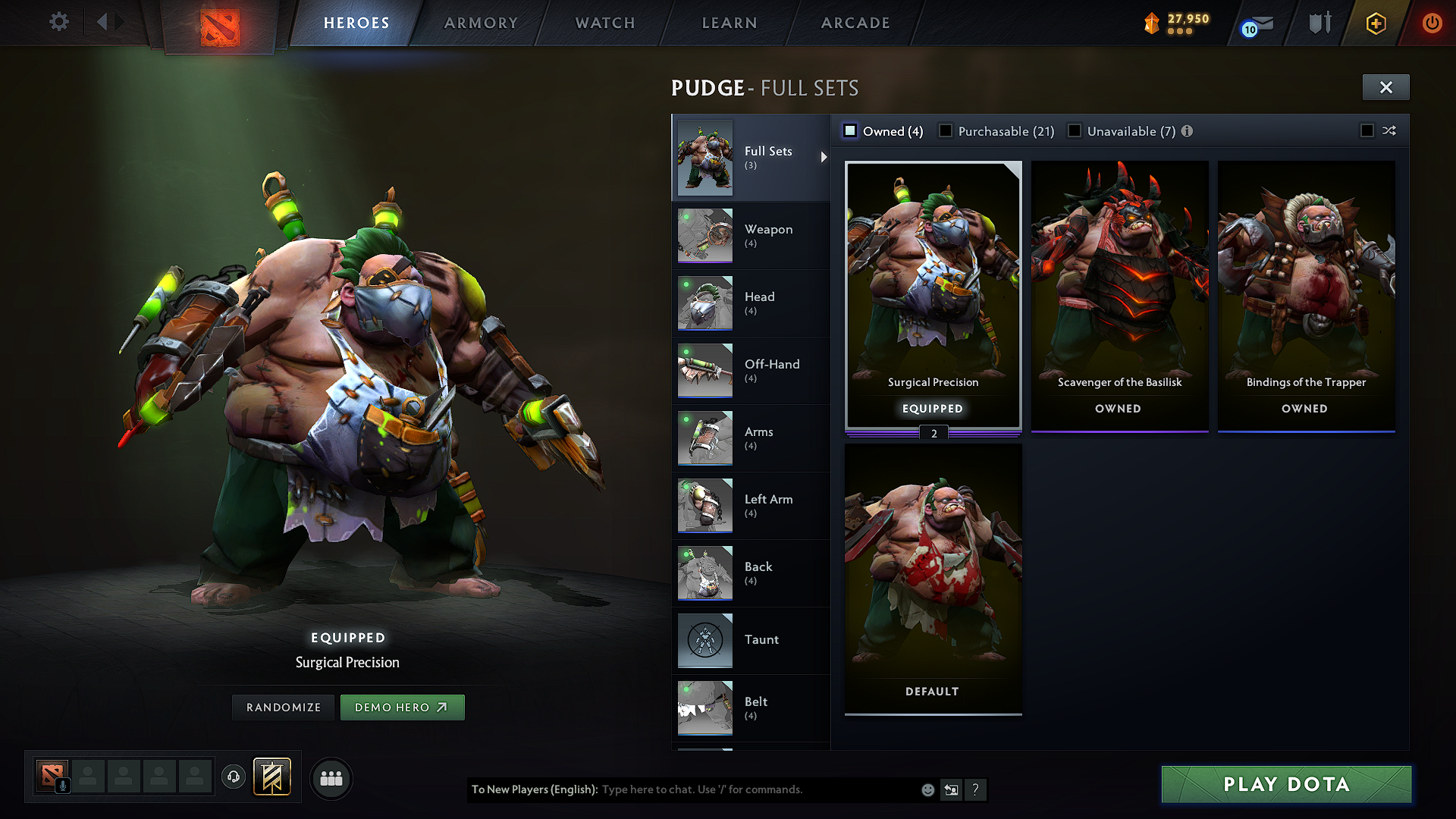Select the Scavenger of the Basilisk set
Image resolution: width=1456 pixels, height=819 pixels.
click(x=1119, y=296)
